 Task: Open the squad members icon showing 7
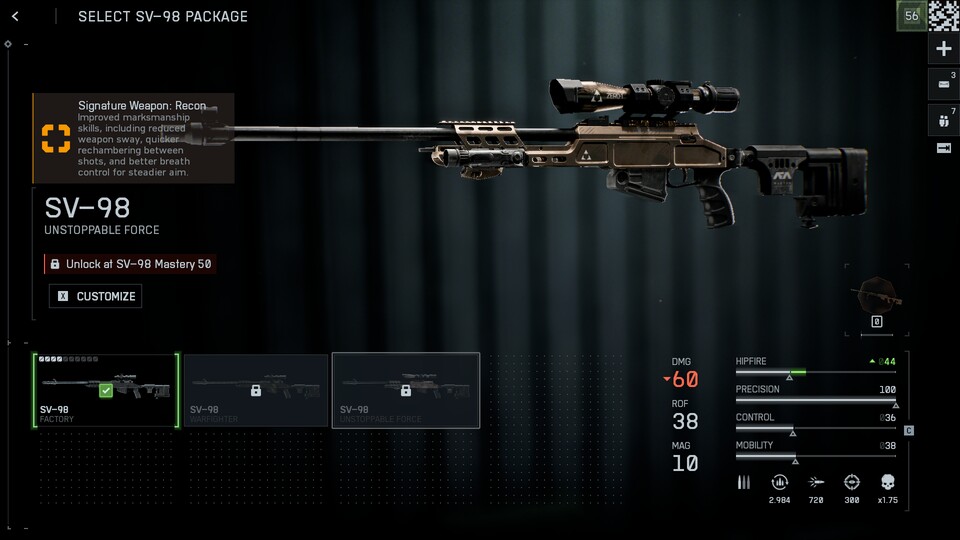click(944, 118)
